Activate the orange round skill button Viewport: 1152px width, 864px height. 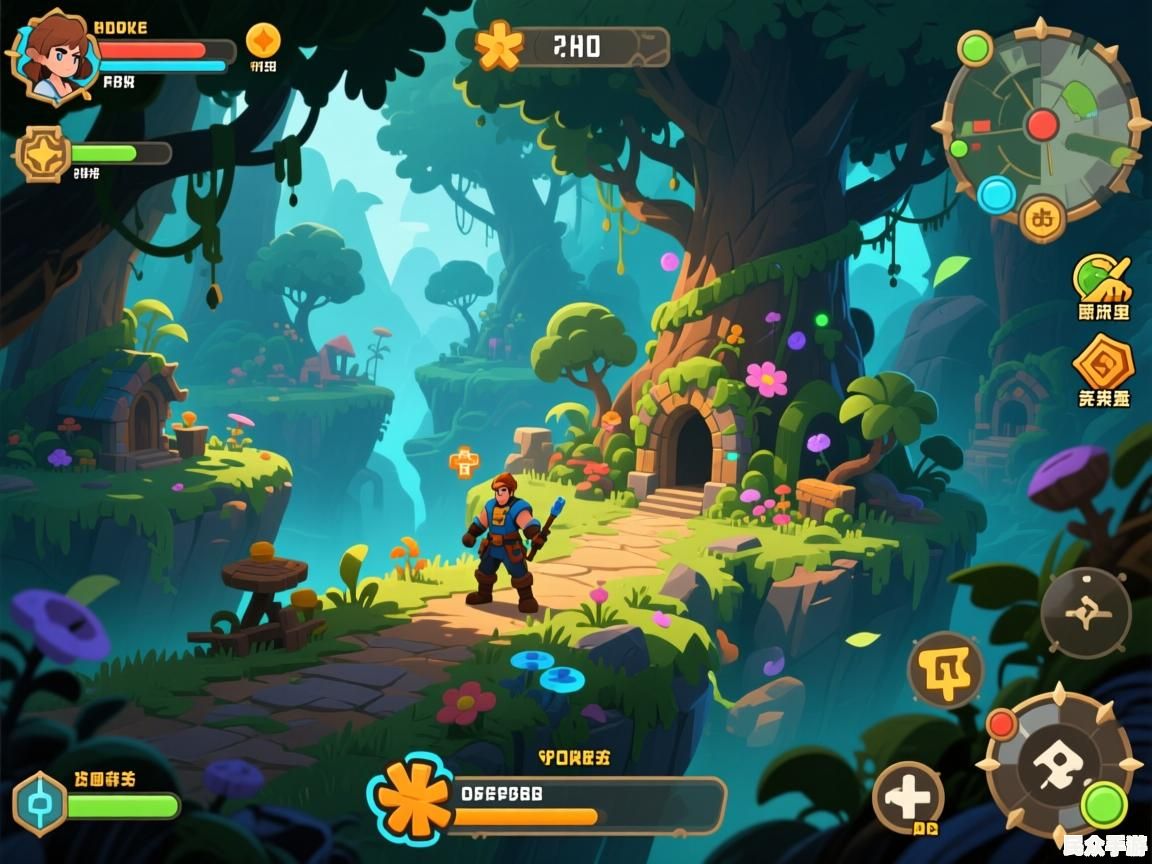point(945,670)
